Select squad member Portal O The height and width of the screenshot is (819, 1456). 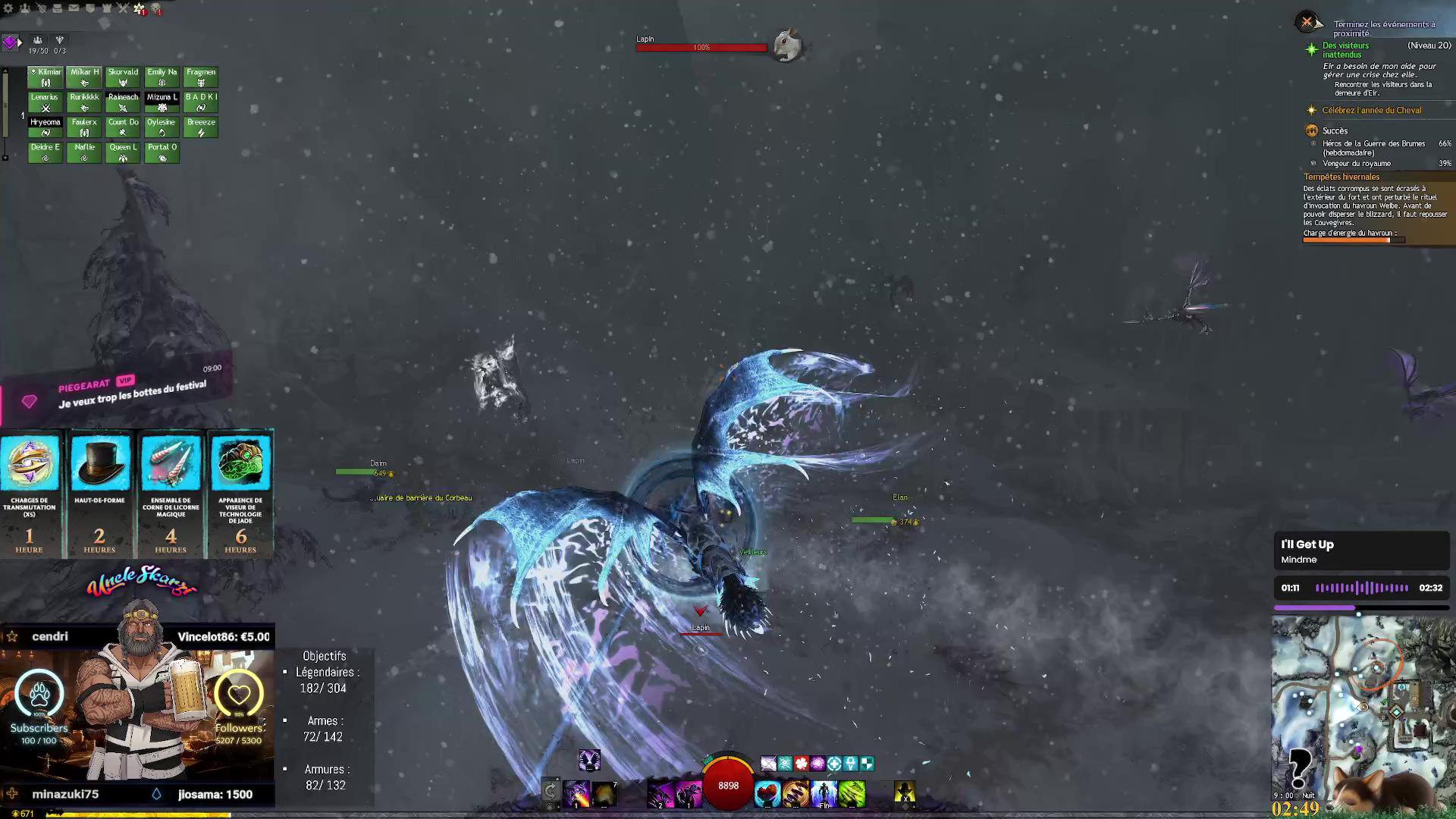click(x=162, y=152)
